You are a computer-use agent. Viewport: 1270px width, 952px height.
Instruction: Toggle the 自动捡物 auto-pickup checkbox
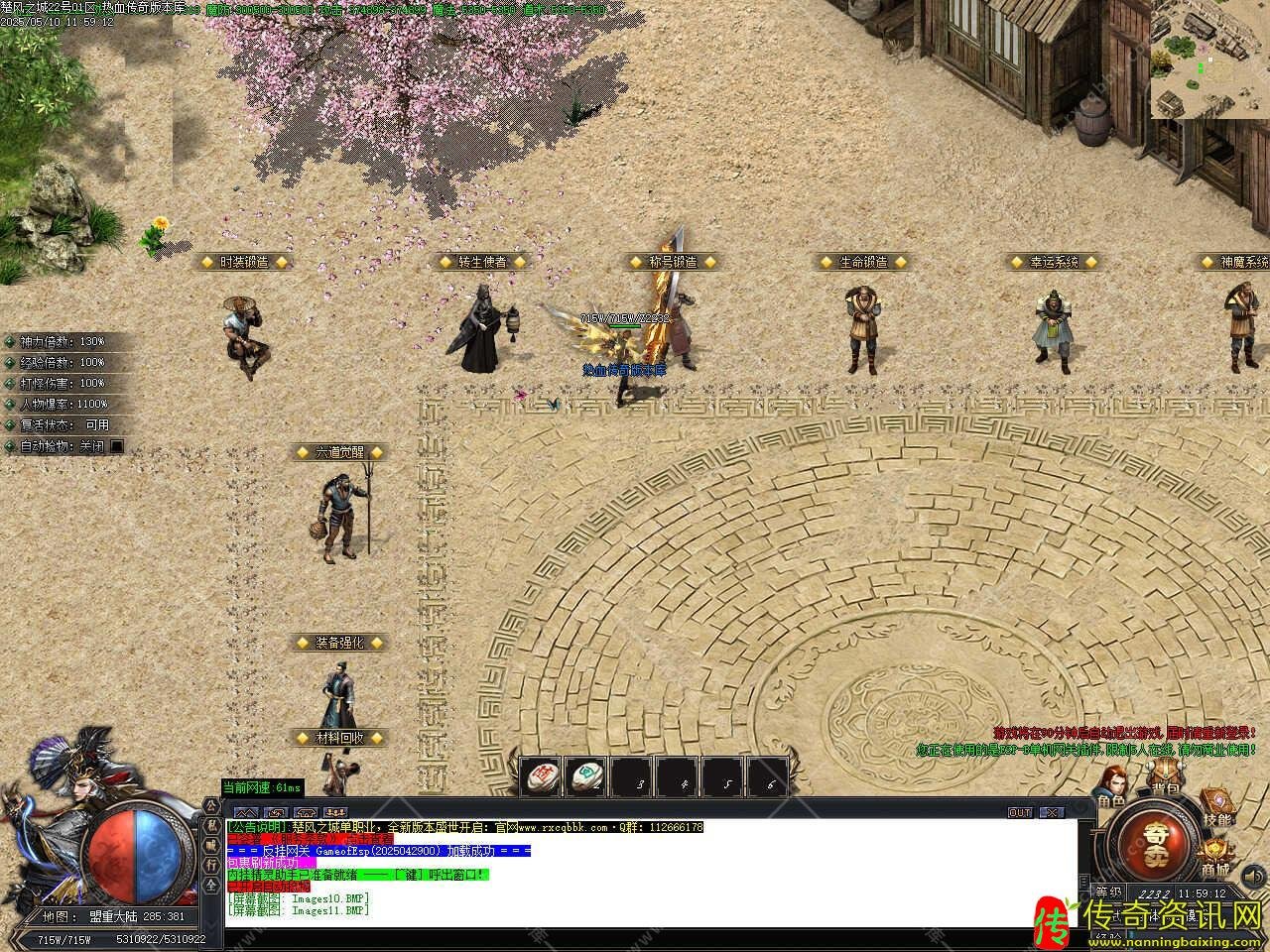(117, 446)
